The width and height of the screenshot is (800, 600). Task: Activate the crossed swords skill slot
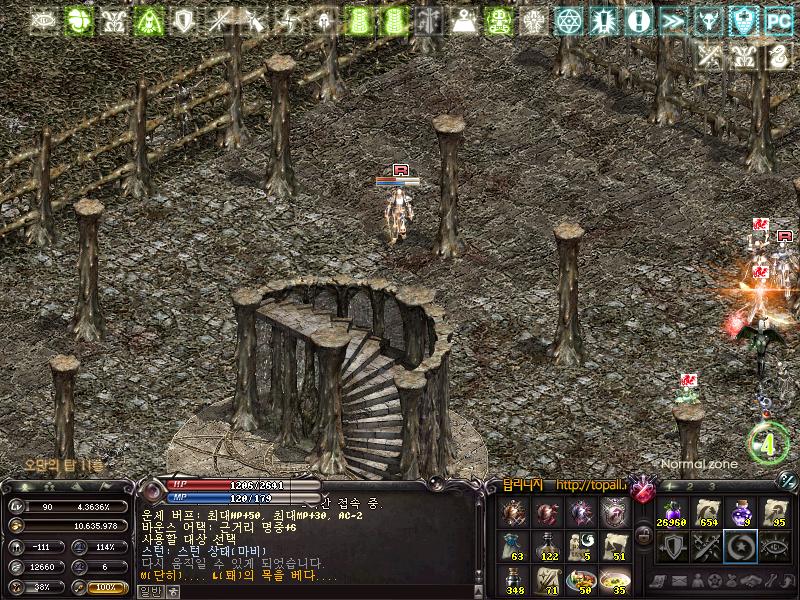tap(706, 546)
